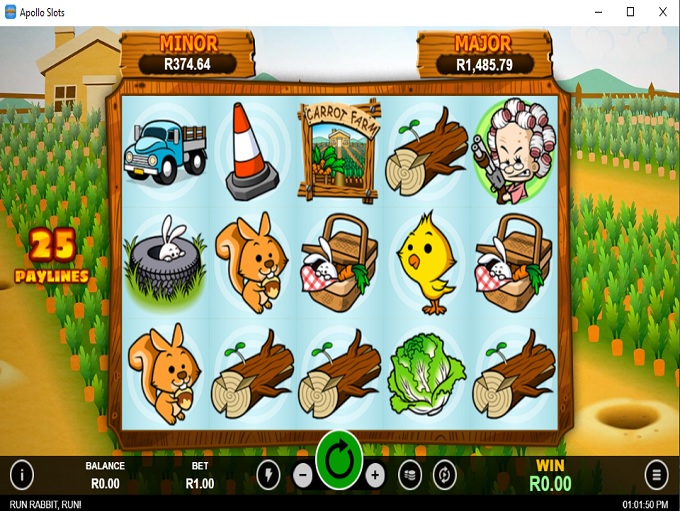Toggle the lightning bolt turbo mode

[269, 475]
